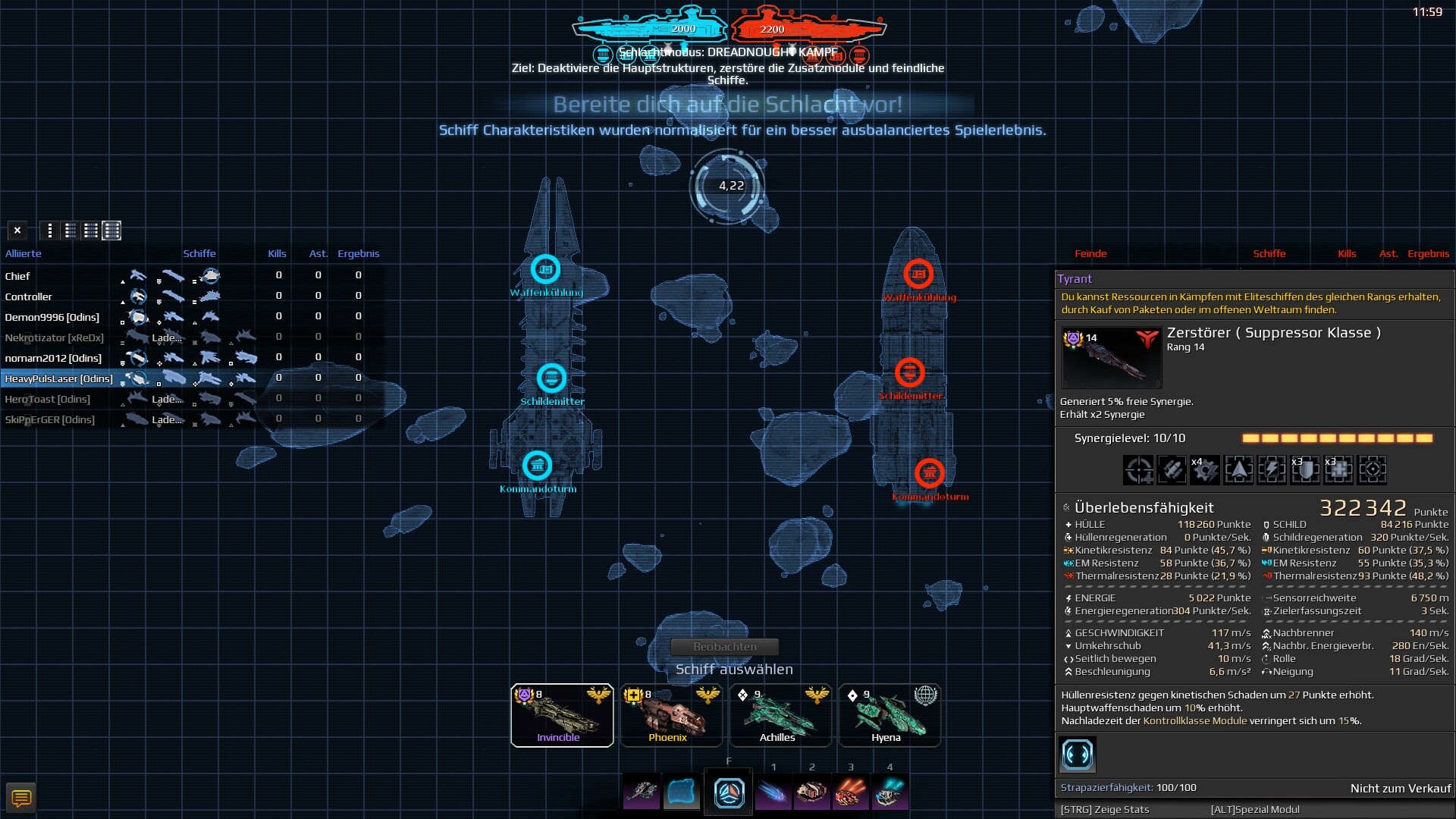The height and width of the screenshot is (819, 1456).
Task: Click the weapon module in slot 1
Action: click(x=774, y=792)
